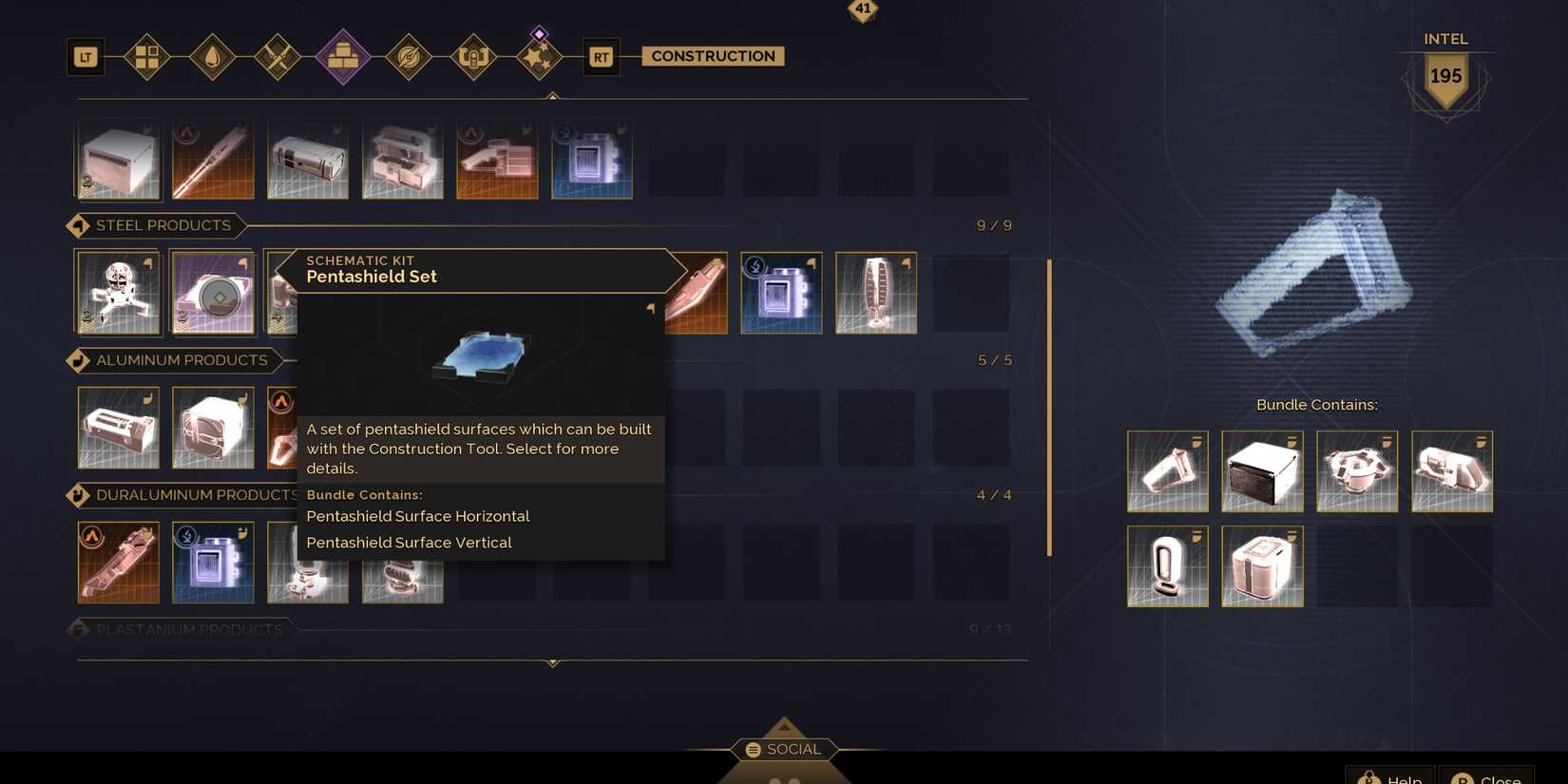
Task: Open the backpack category icon
Action: (x=473, y=56)
